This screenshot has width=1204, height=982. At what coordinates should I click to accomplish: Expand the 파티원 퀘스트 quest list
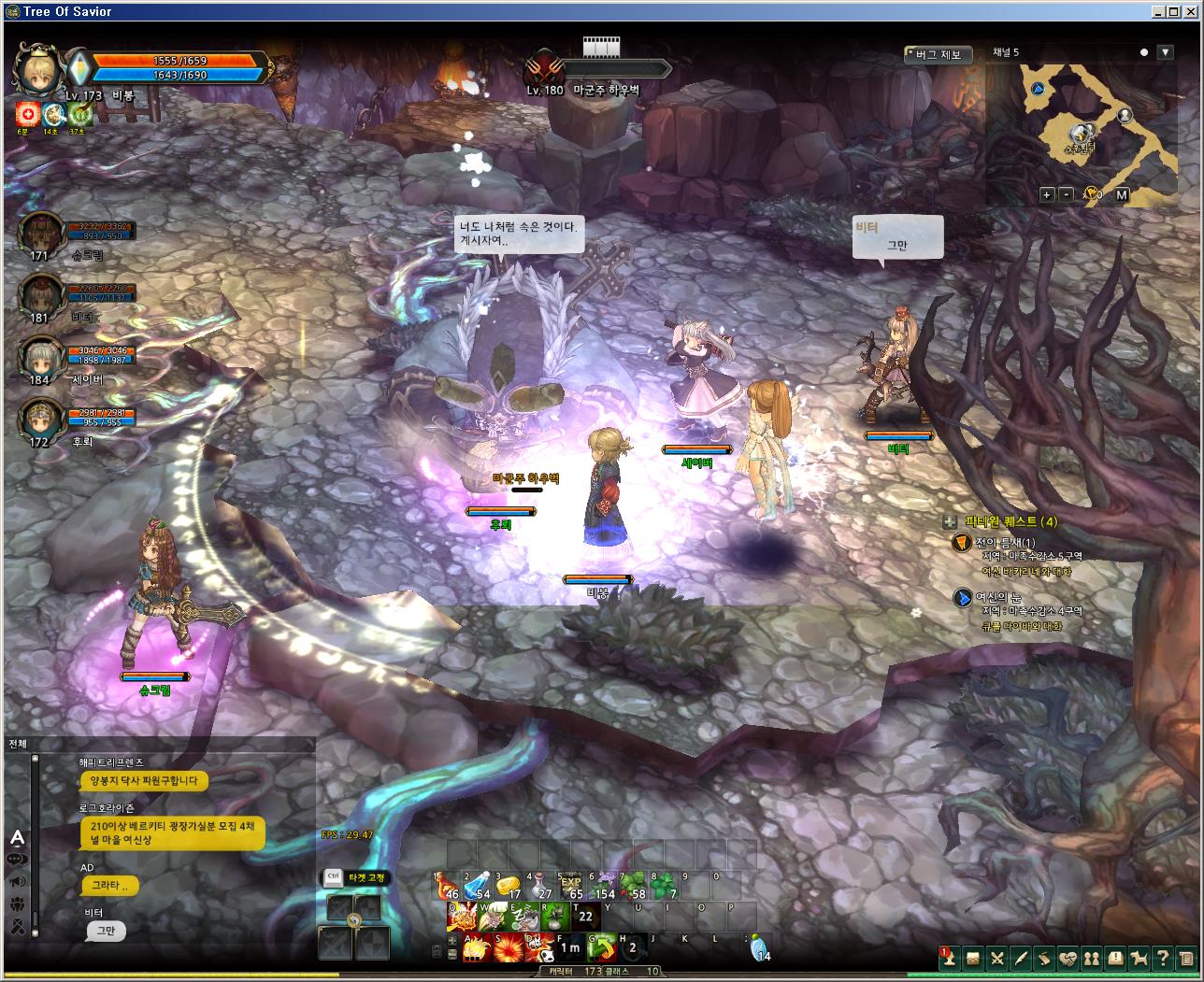950,522
